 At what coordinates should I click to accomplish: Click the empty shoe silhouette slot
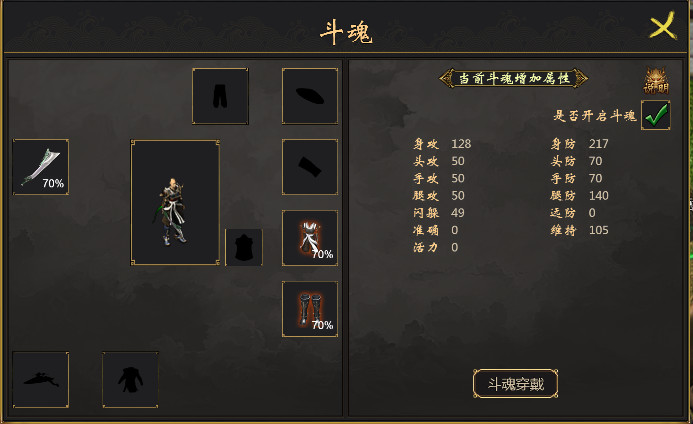pos(40,379)
